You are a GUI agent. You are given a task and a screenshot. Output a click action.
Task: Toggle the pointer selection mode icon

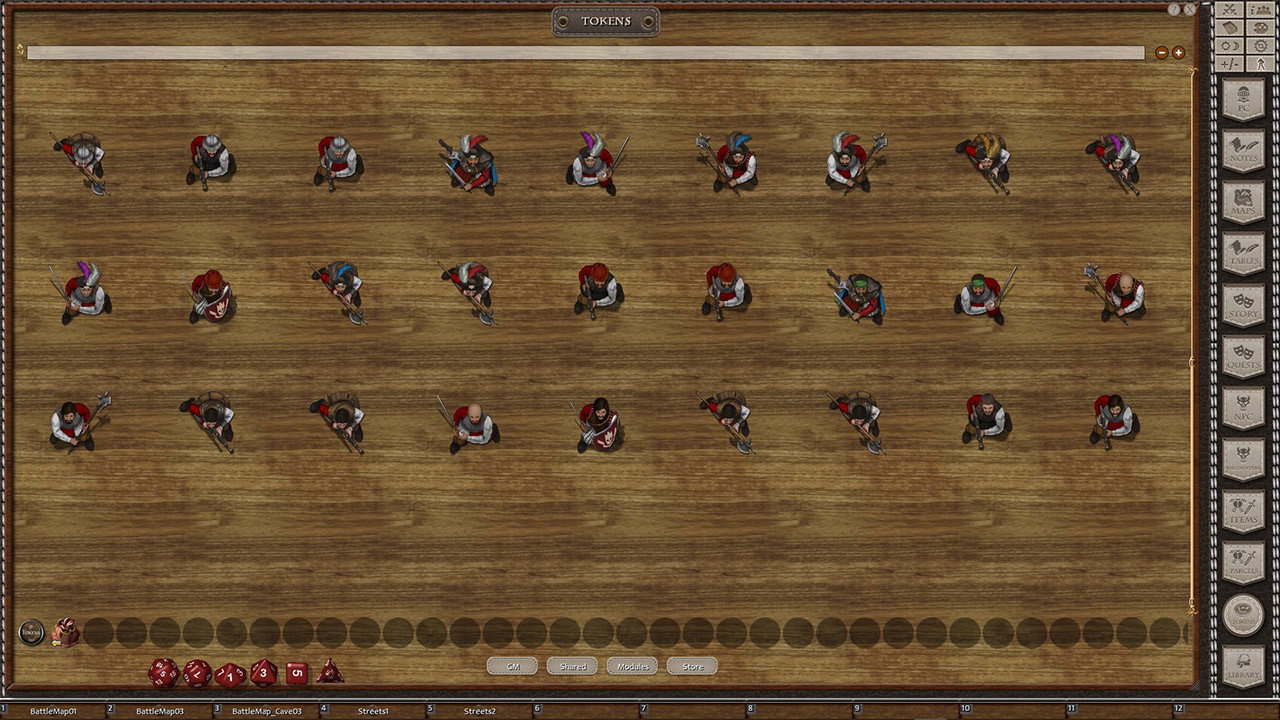point(1259,63)
